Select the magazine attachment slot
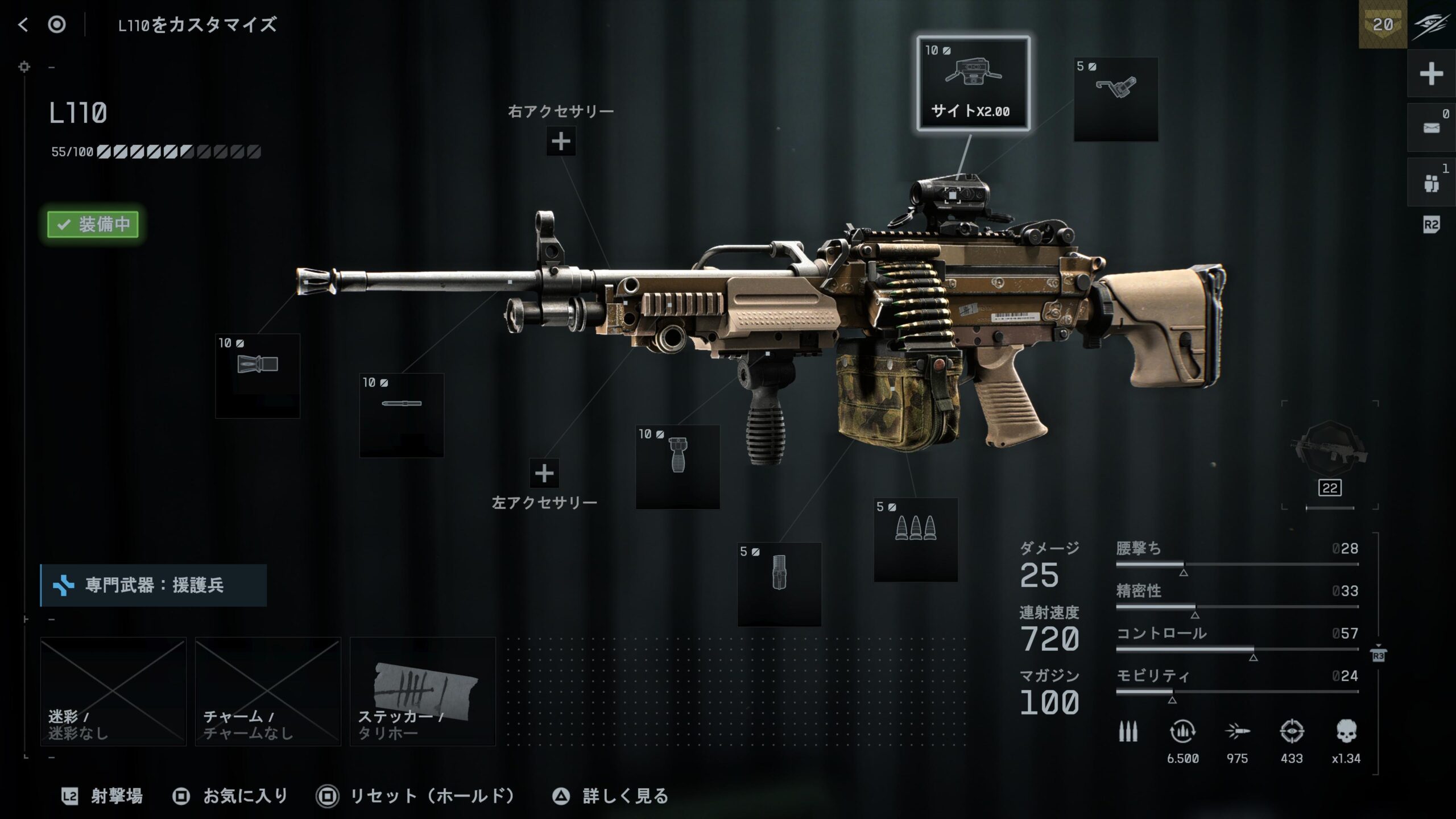The image size is (1456, 819). point(779,584)
